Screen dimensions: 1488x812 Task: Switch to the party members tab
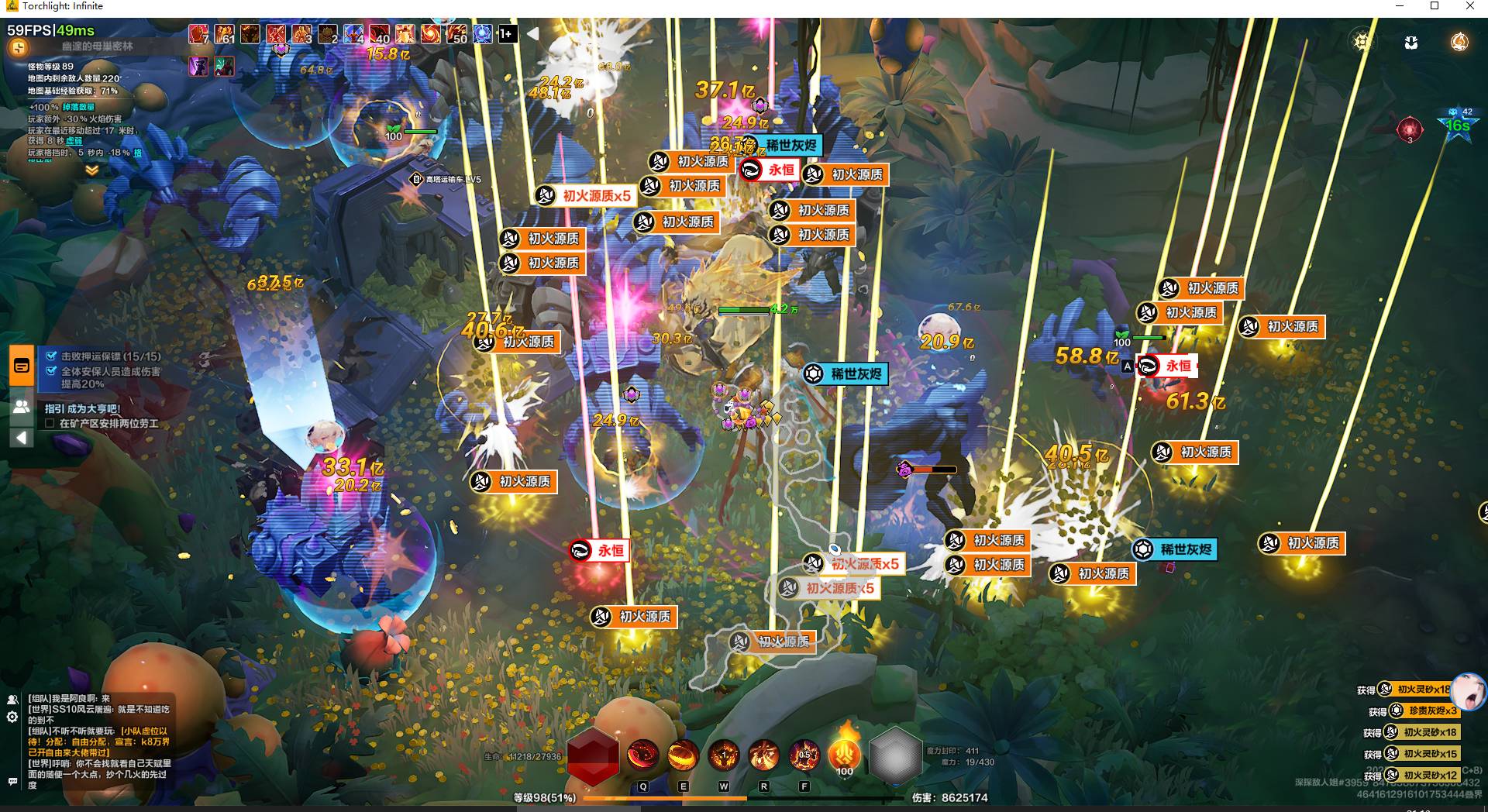(x=22, y=406)
